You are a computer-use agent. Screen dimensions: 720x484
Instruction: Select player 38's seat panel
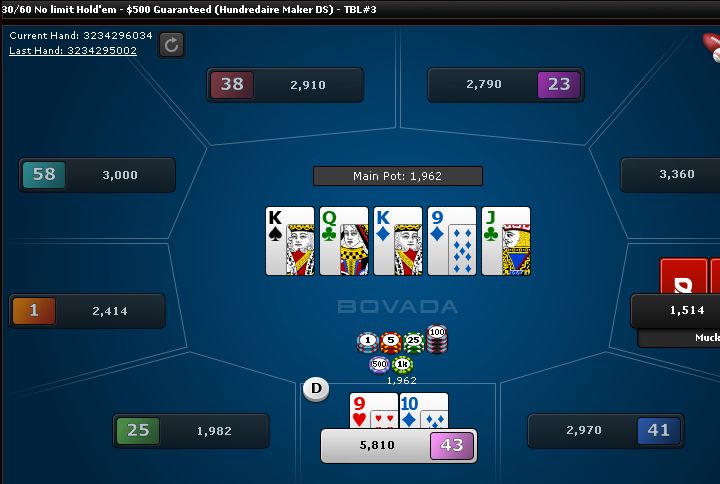click(x=285, y=85)
